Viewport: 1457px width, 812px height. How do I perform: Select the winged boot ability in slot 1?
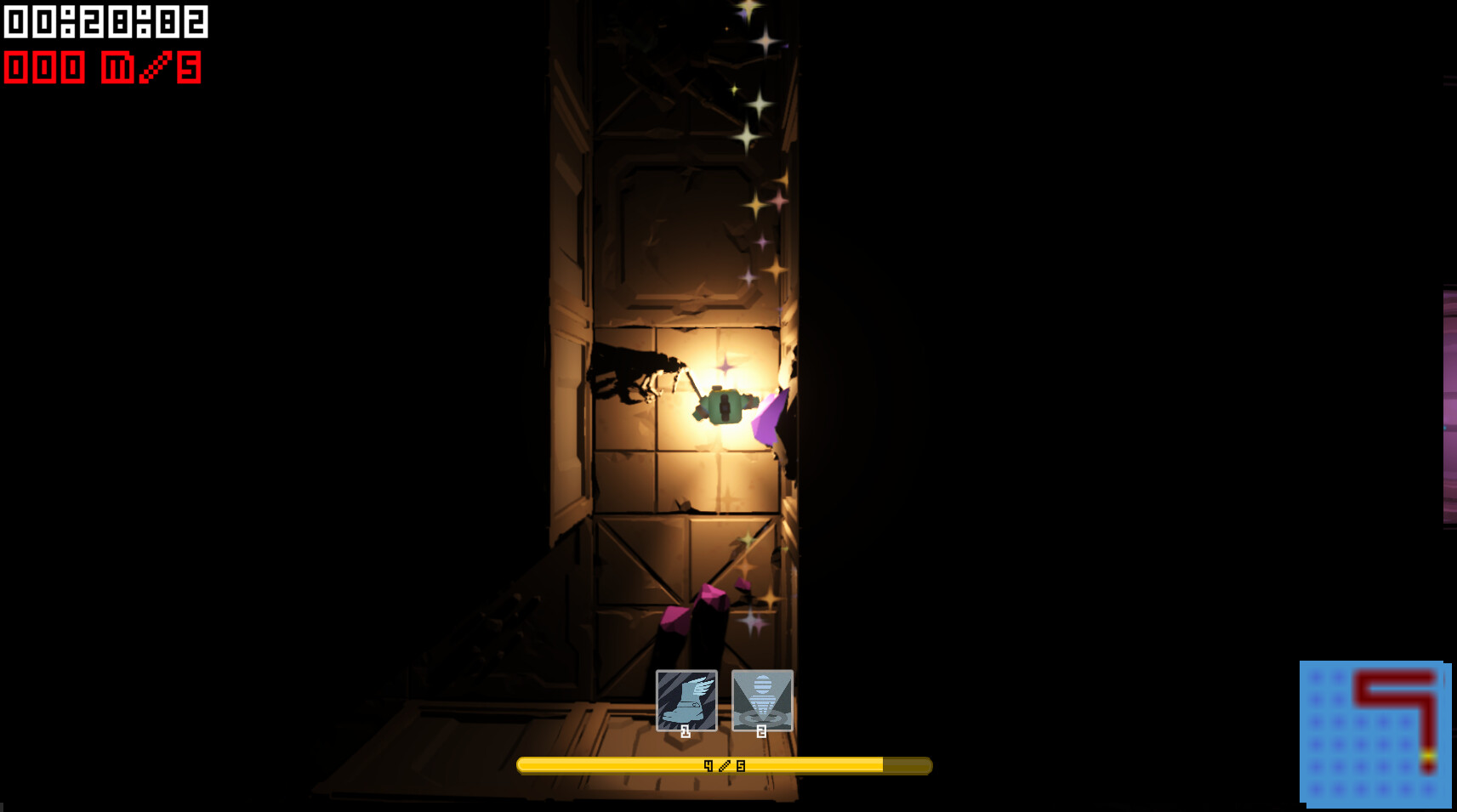(685, 699)
